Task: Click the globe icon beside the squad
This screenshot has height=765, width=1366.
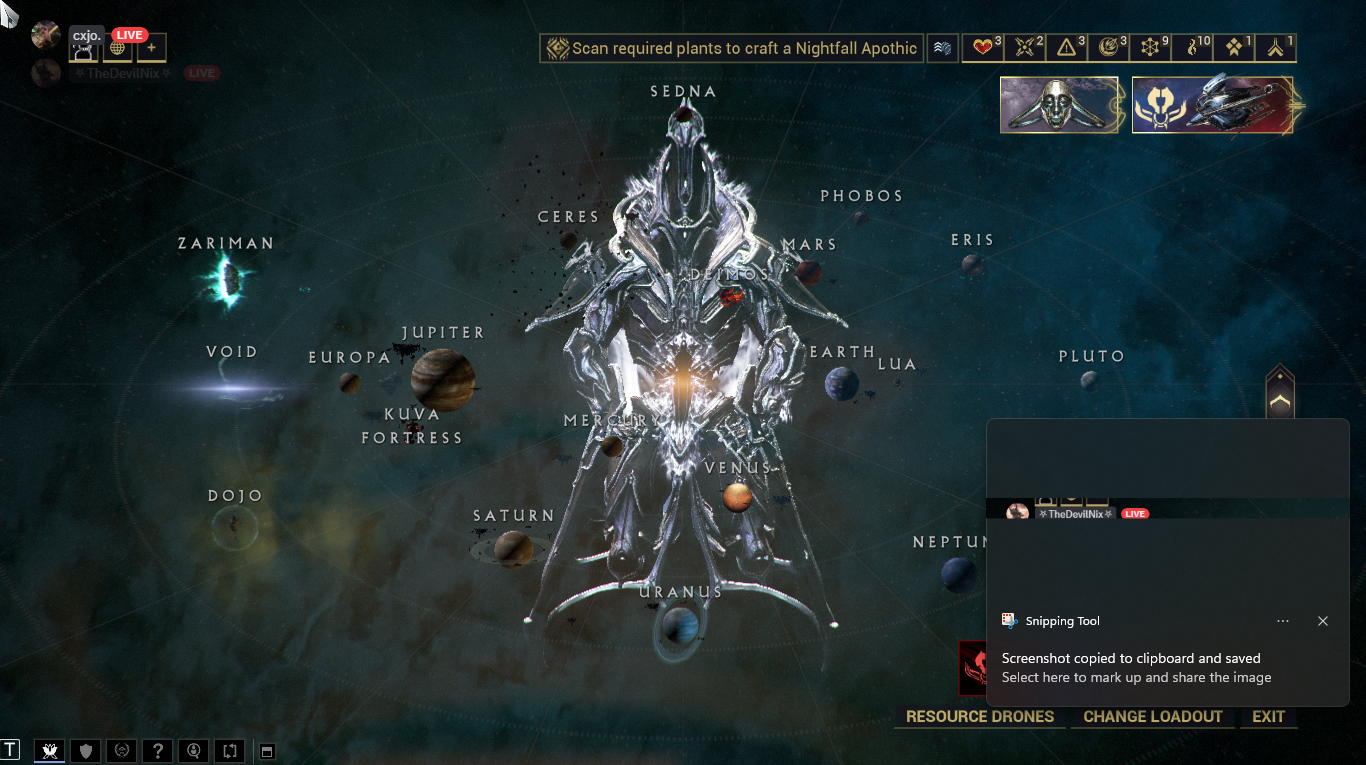Action: (118, 47)
